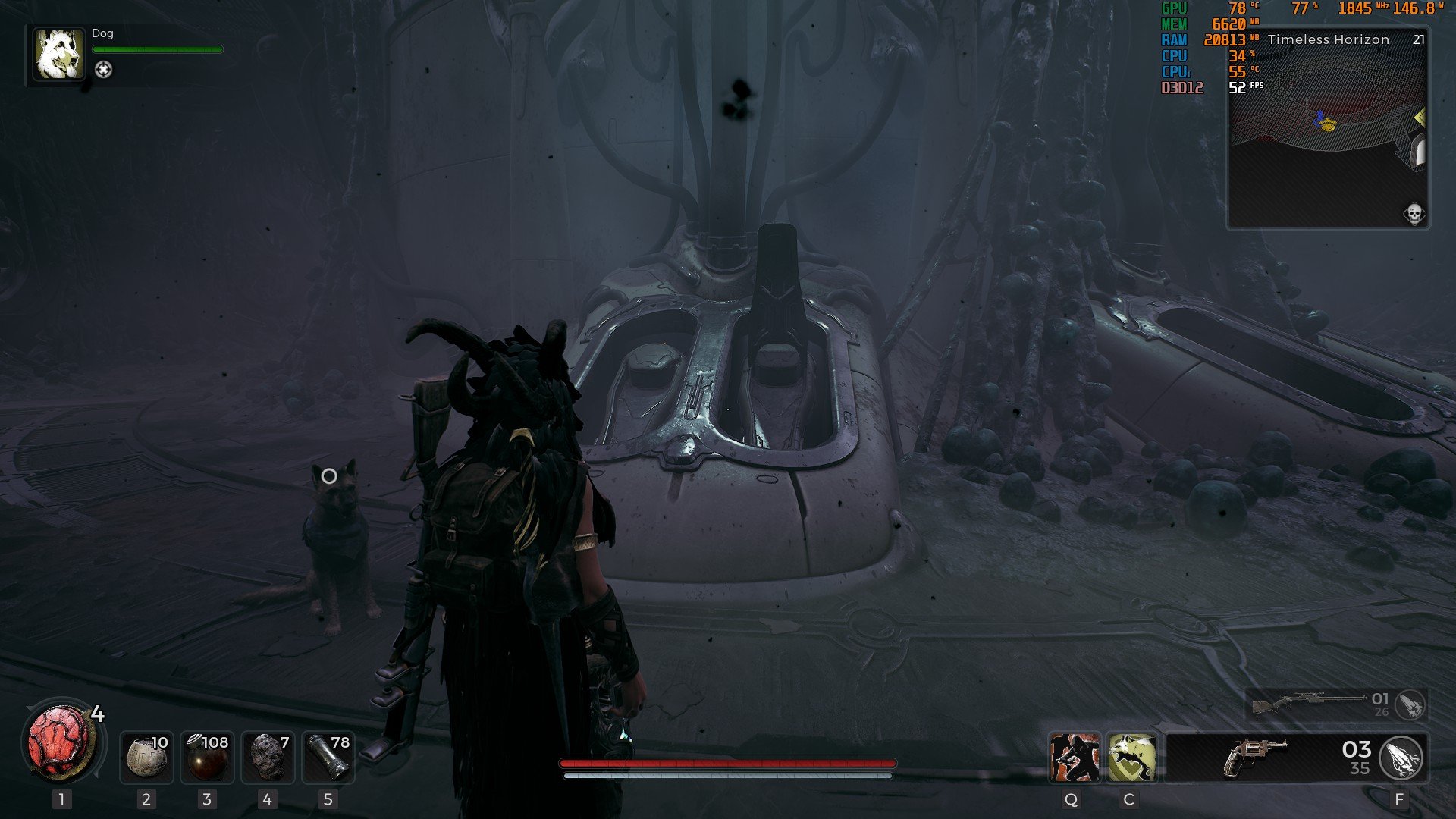
Task: Activate the wolf and shield skill icon
Action: click(1131, 758)
